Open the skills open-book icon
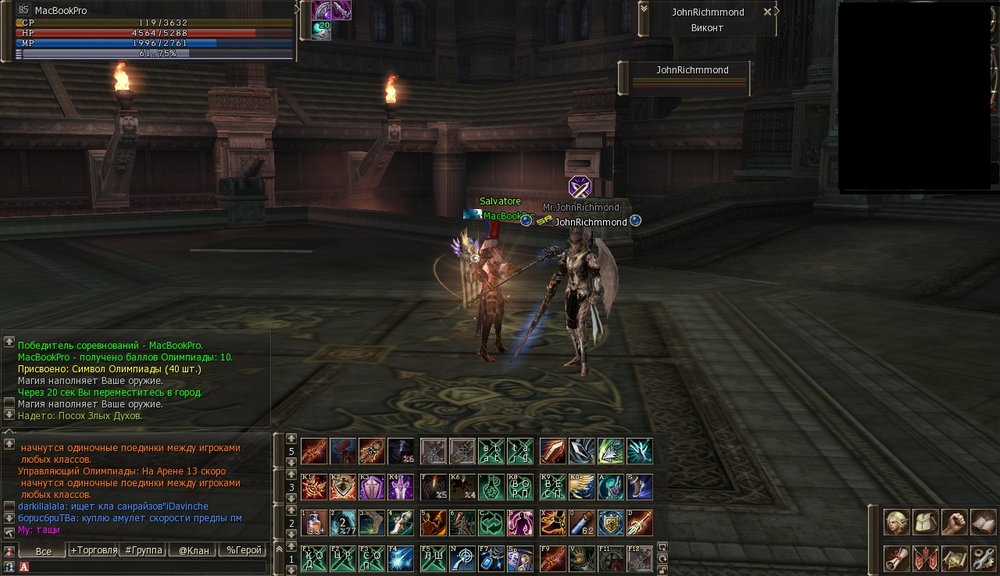This screenshot has height=576, width=1000. pyautogui.click(x=983, y=522)
